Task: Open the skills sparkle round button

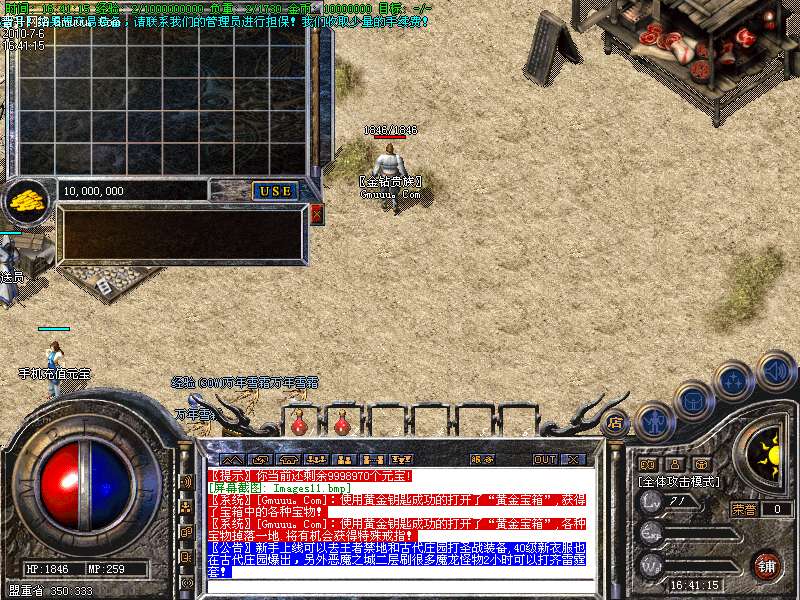Action: click(x=734, y=380)
